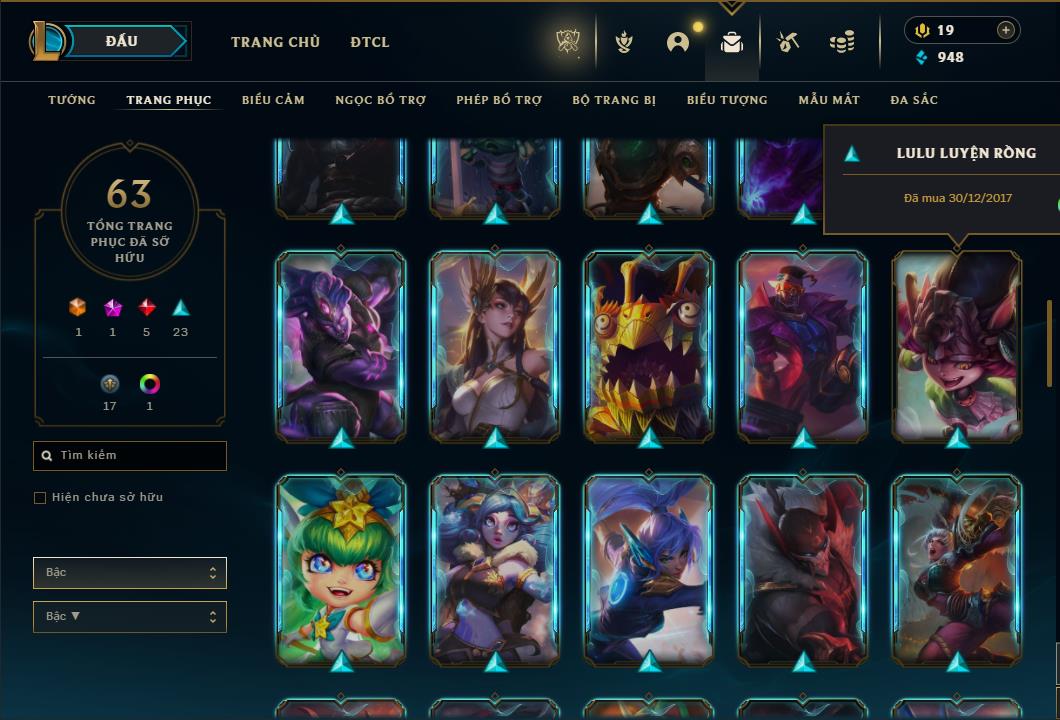Open the ĐTCL section
1060x720 pixels.
(370, 42)
